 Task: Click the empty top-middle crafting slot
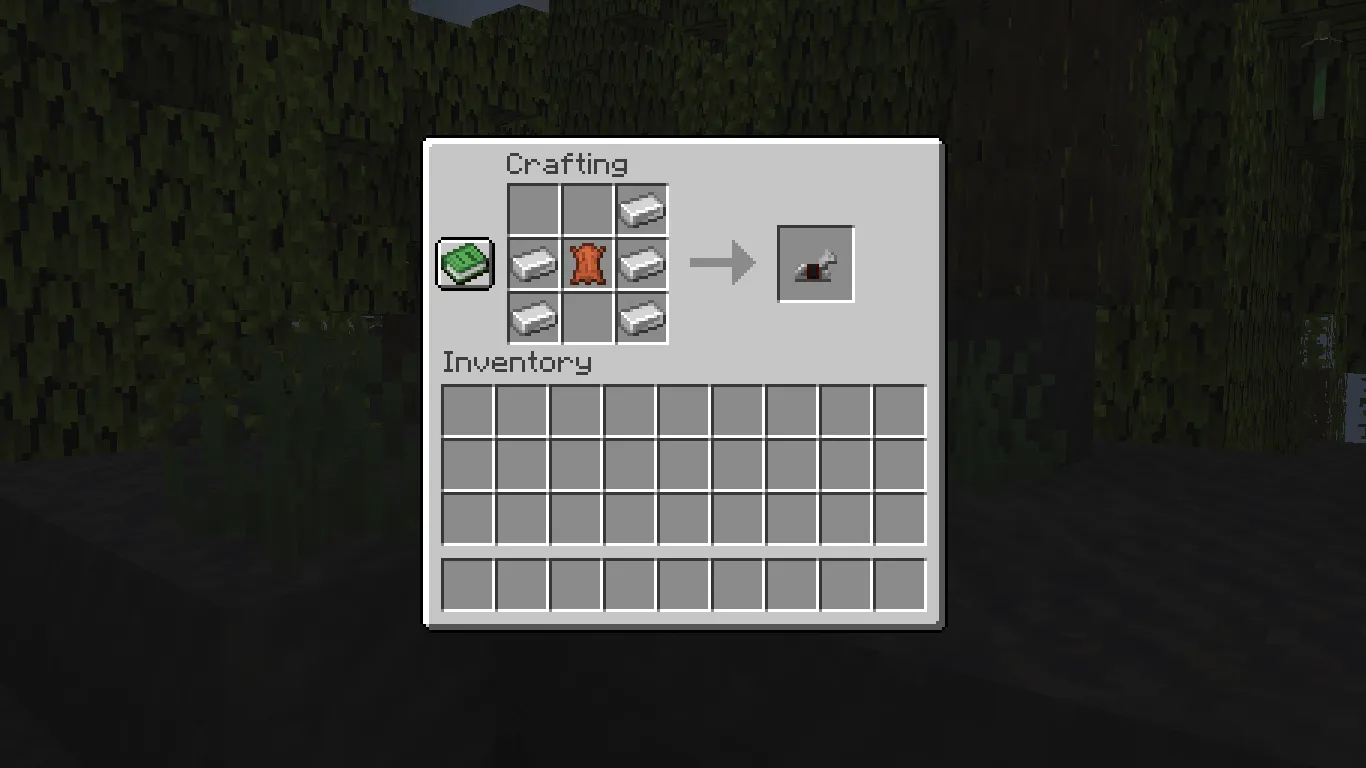[x=587, y=211]
